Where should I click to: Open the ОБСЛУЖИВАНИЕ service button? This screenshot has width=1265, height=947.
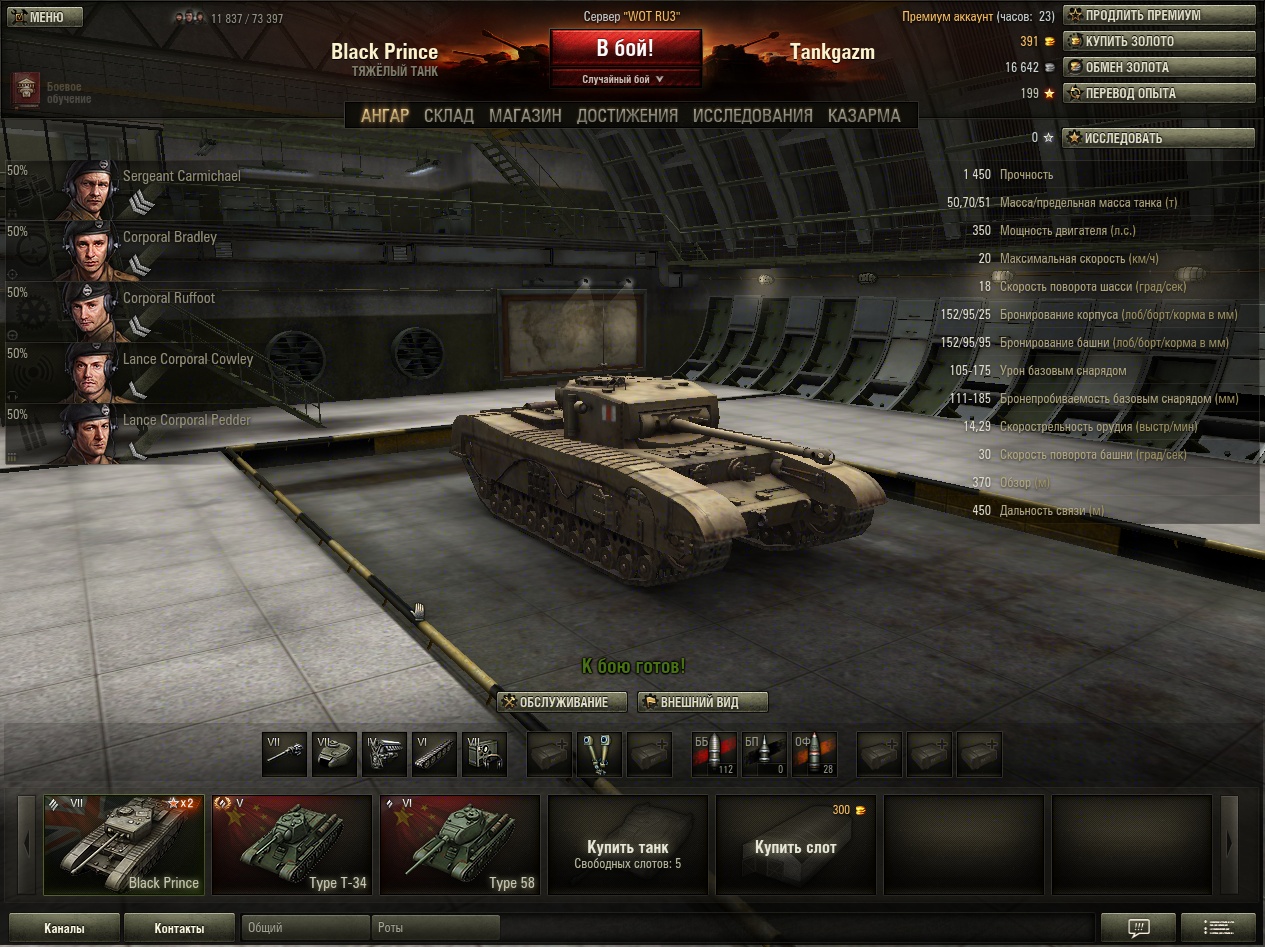click(x=563, y=702)
